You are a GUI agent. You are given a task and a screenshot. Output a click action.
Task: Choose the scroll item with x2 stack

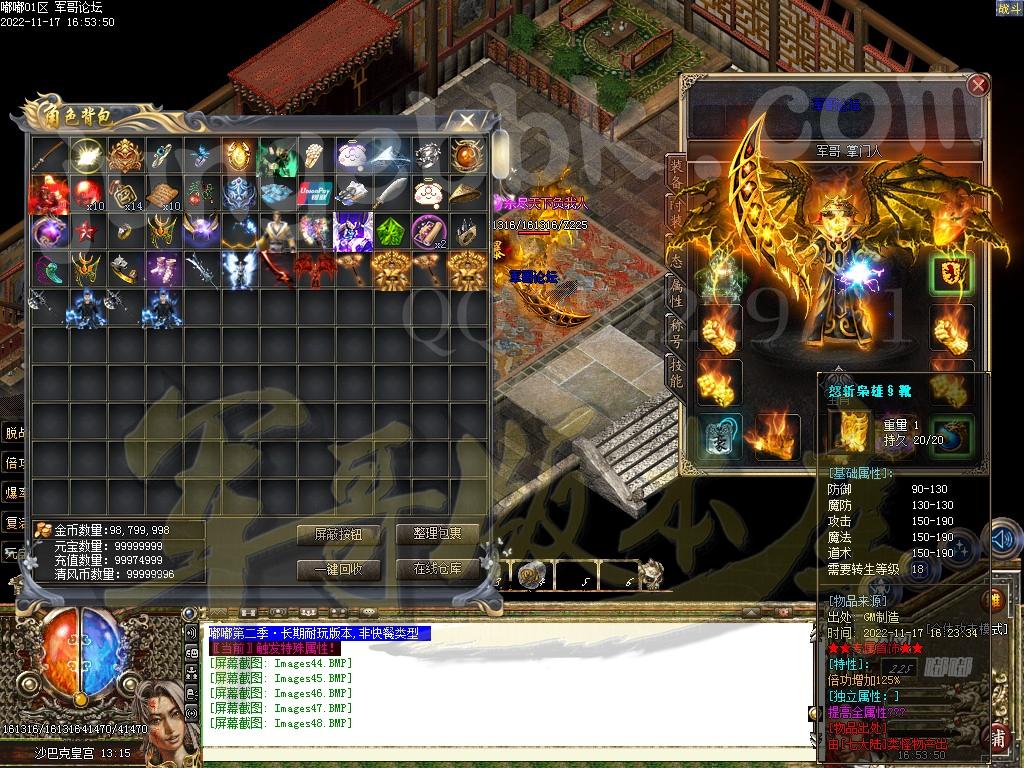[x=429, y=231]
